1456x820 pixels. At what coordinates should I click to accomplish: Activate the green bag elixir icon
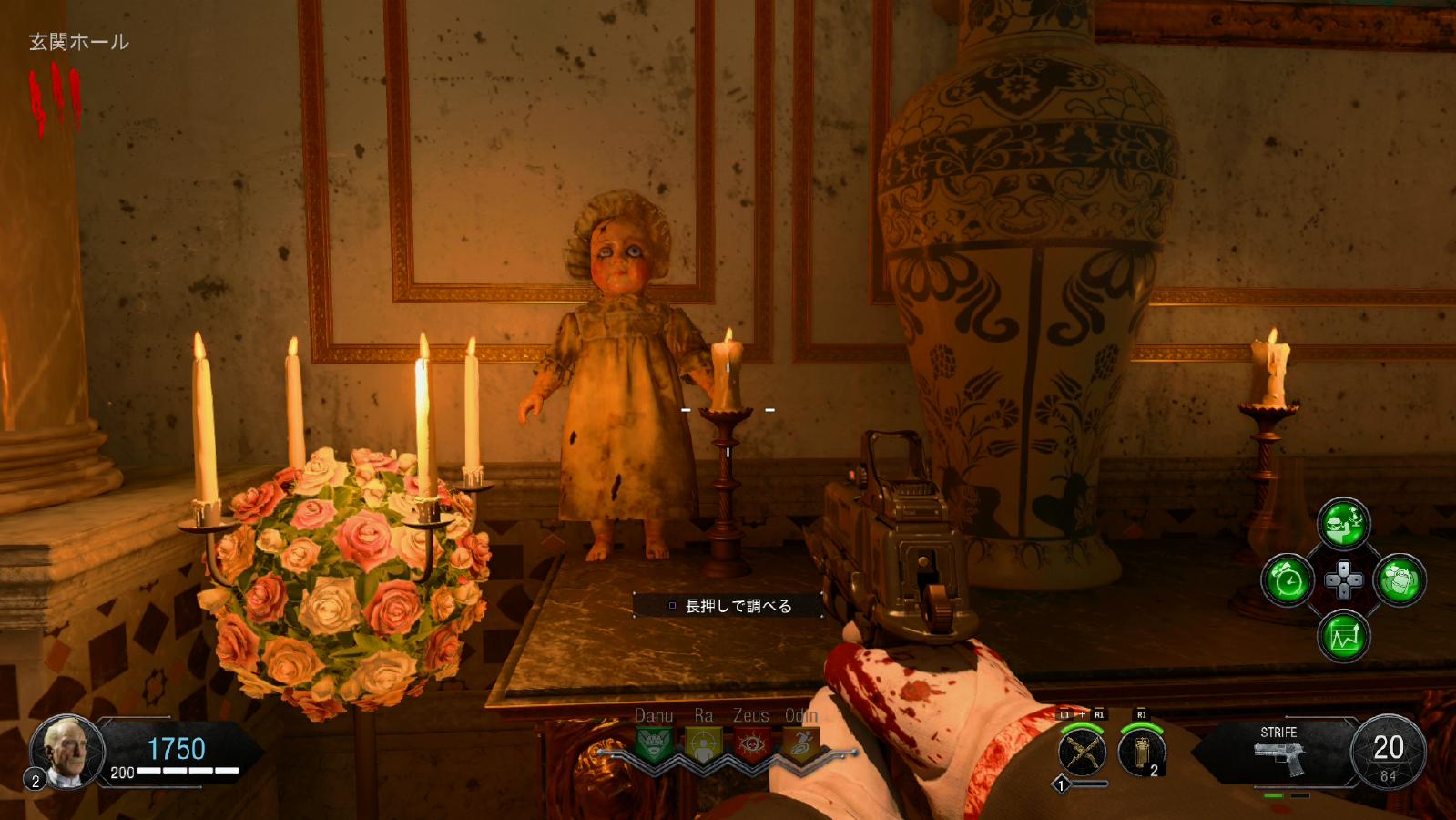[x=1400, y=580]
